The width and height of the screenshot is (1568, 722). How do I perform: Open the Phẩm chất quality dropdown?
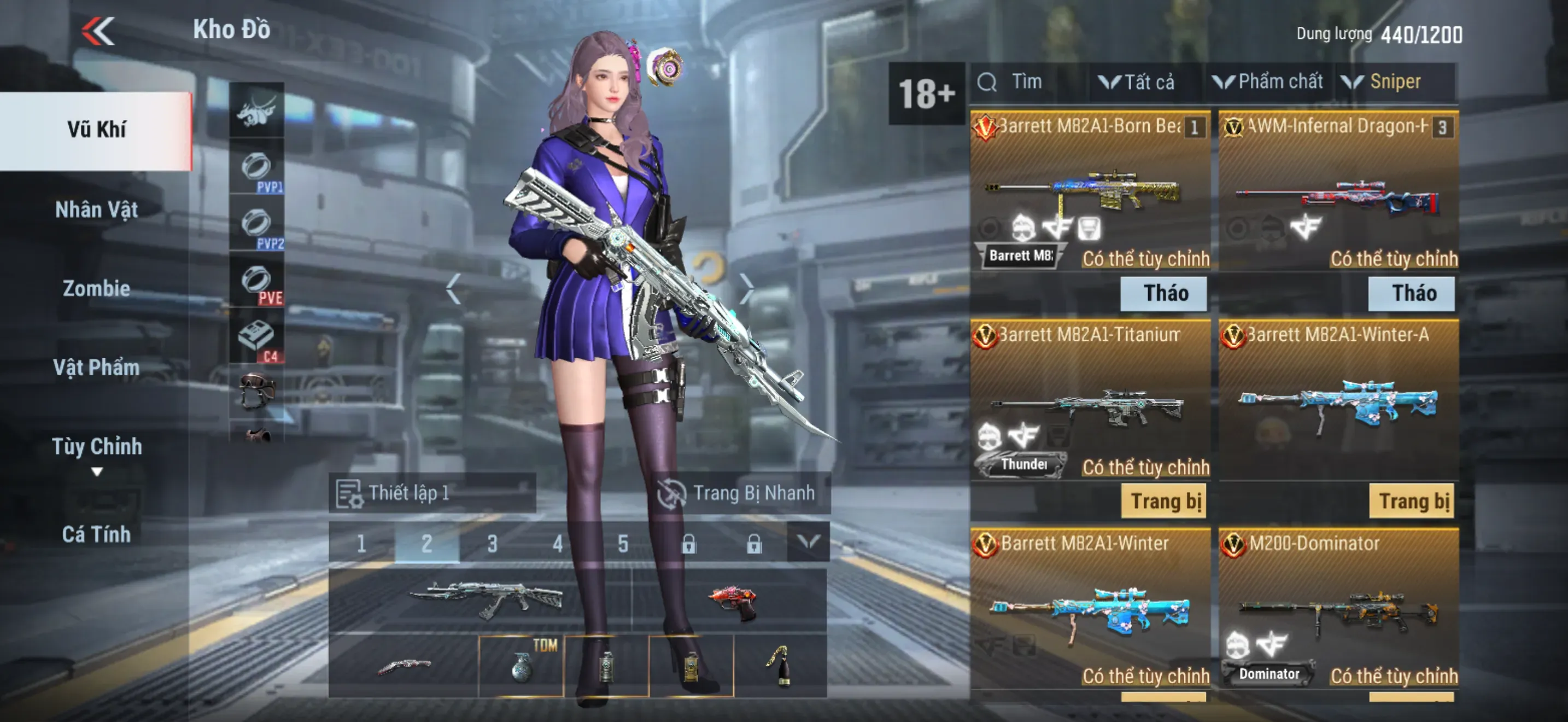point(1268,82)
